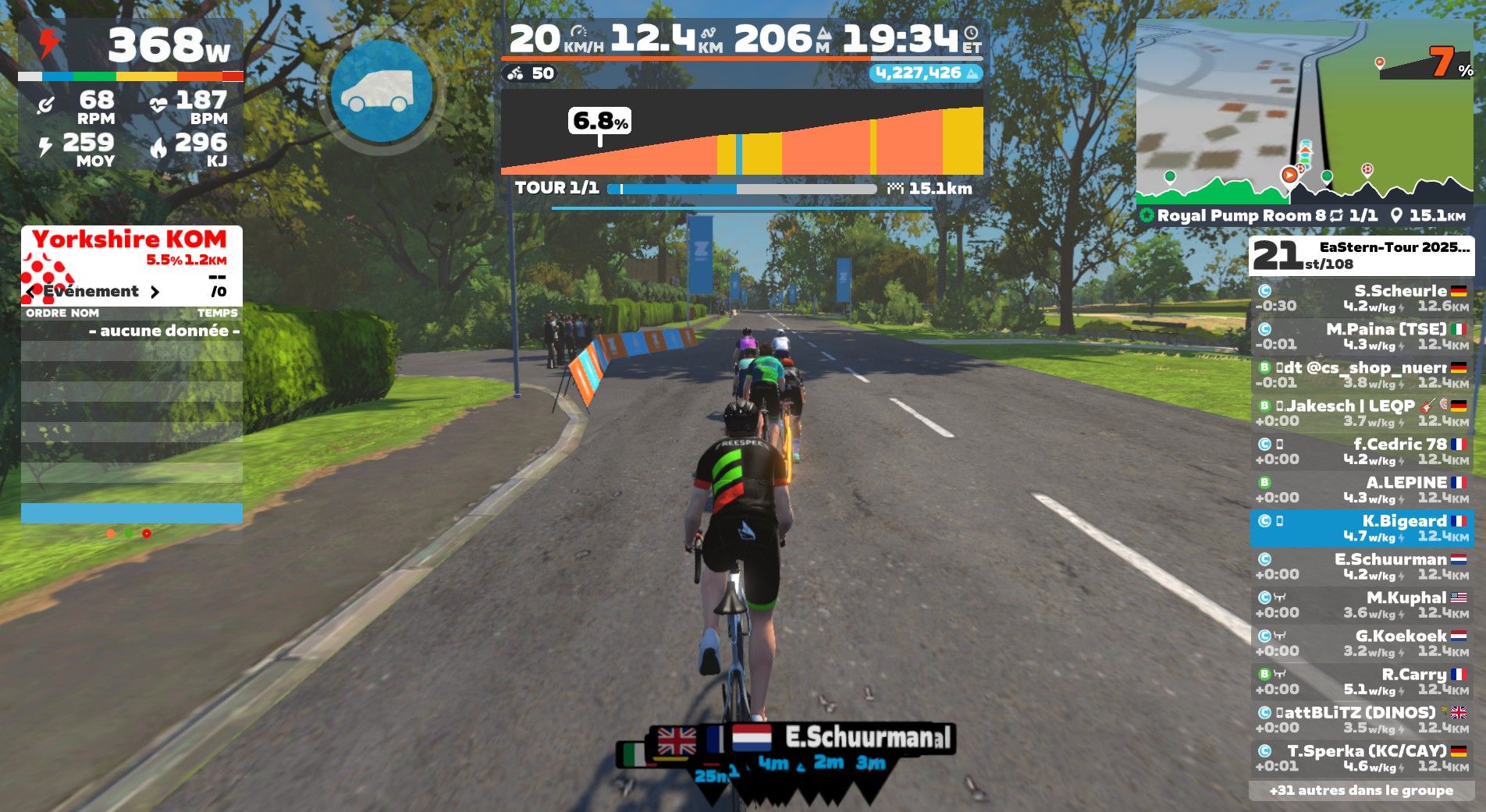This screenshot has height=812, width=1486.
Task: Select G.Koekoek rider row
Action: (x=1361, y=643)
